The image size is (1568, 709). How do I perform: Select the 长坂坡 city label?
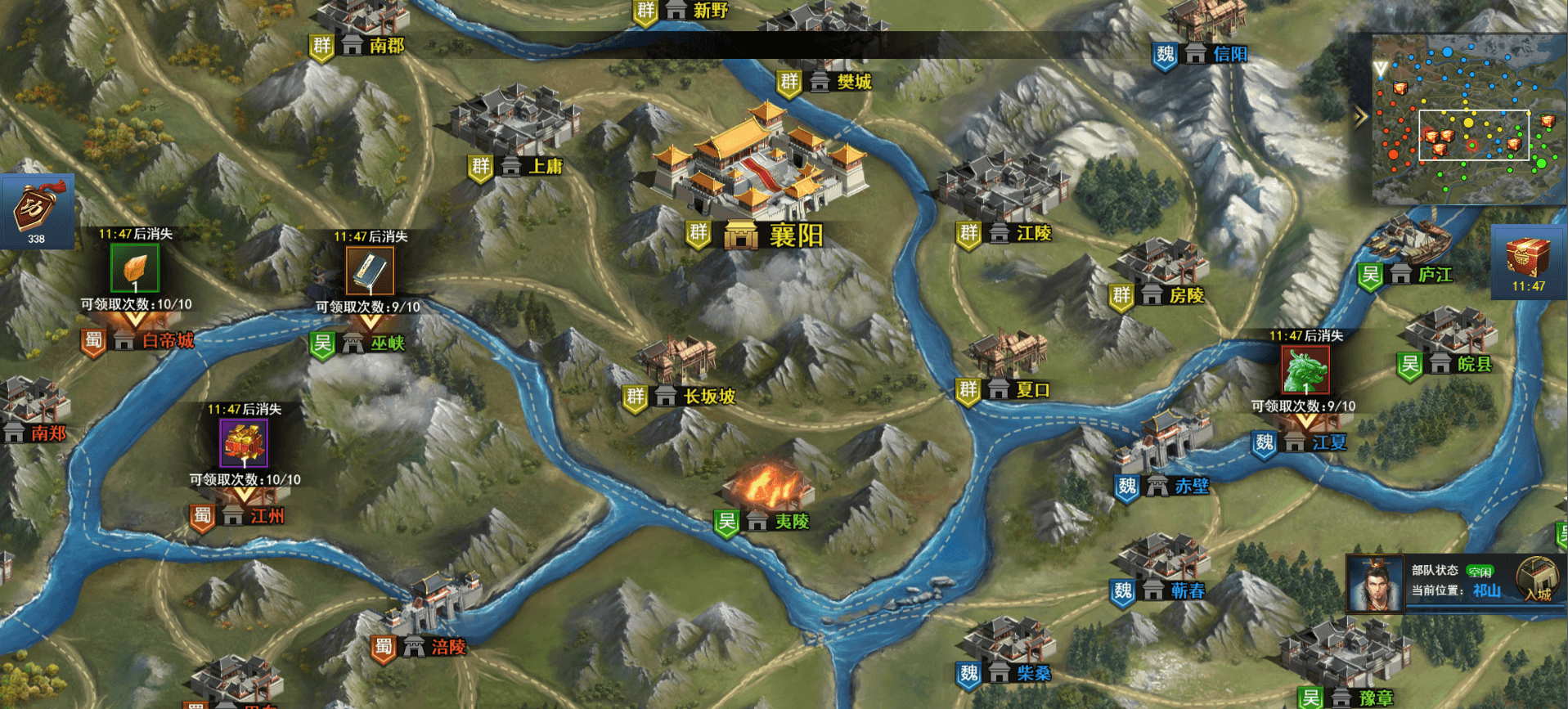pos(708,397)
